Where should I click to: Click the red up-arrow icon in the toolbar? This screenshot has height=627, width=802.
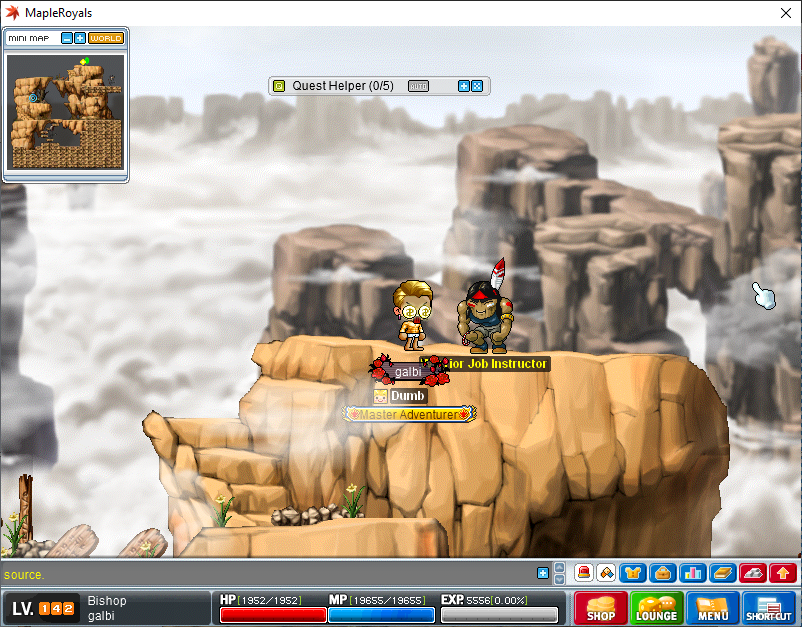[783, 573]
